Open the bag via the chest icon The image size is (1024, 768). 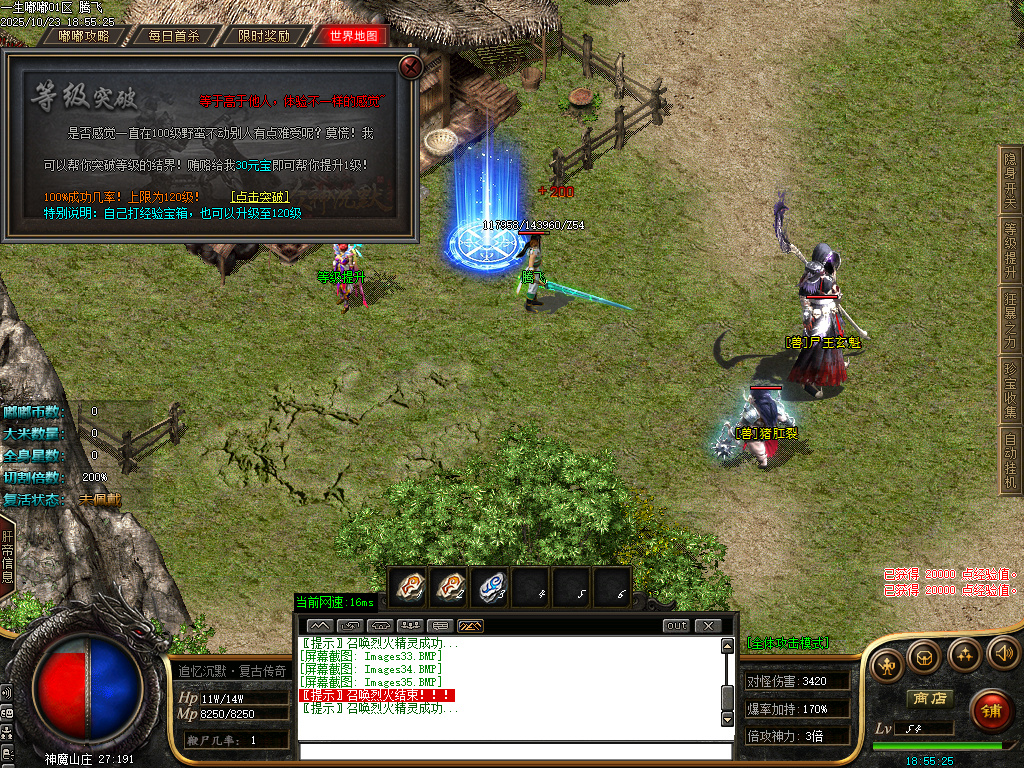[x=924, y=655]
